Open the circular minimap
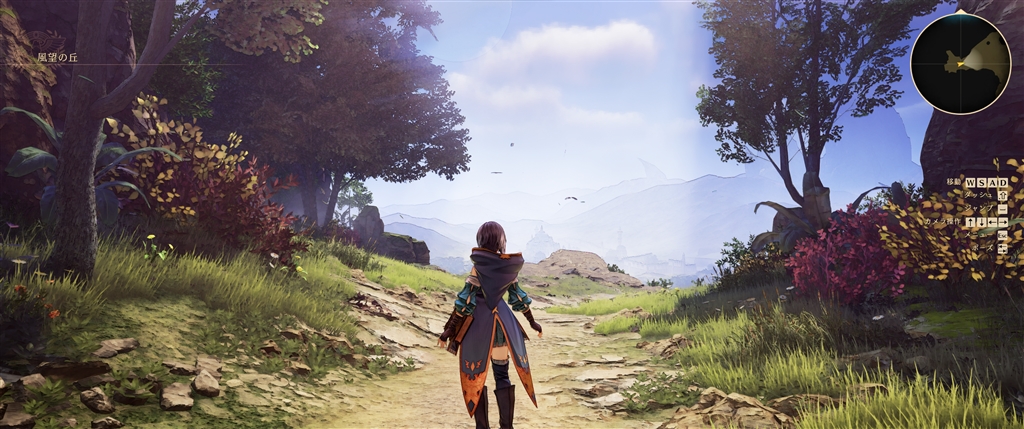This screenshot has height=429, width=1024. 960,62
